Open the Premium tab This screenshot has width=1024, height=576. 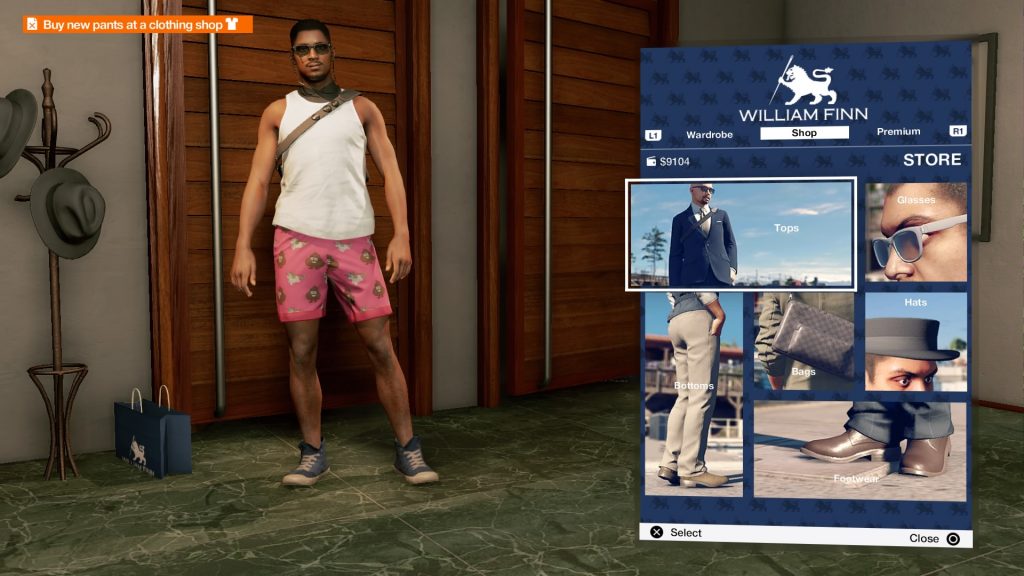pos(898,132)
